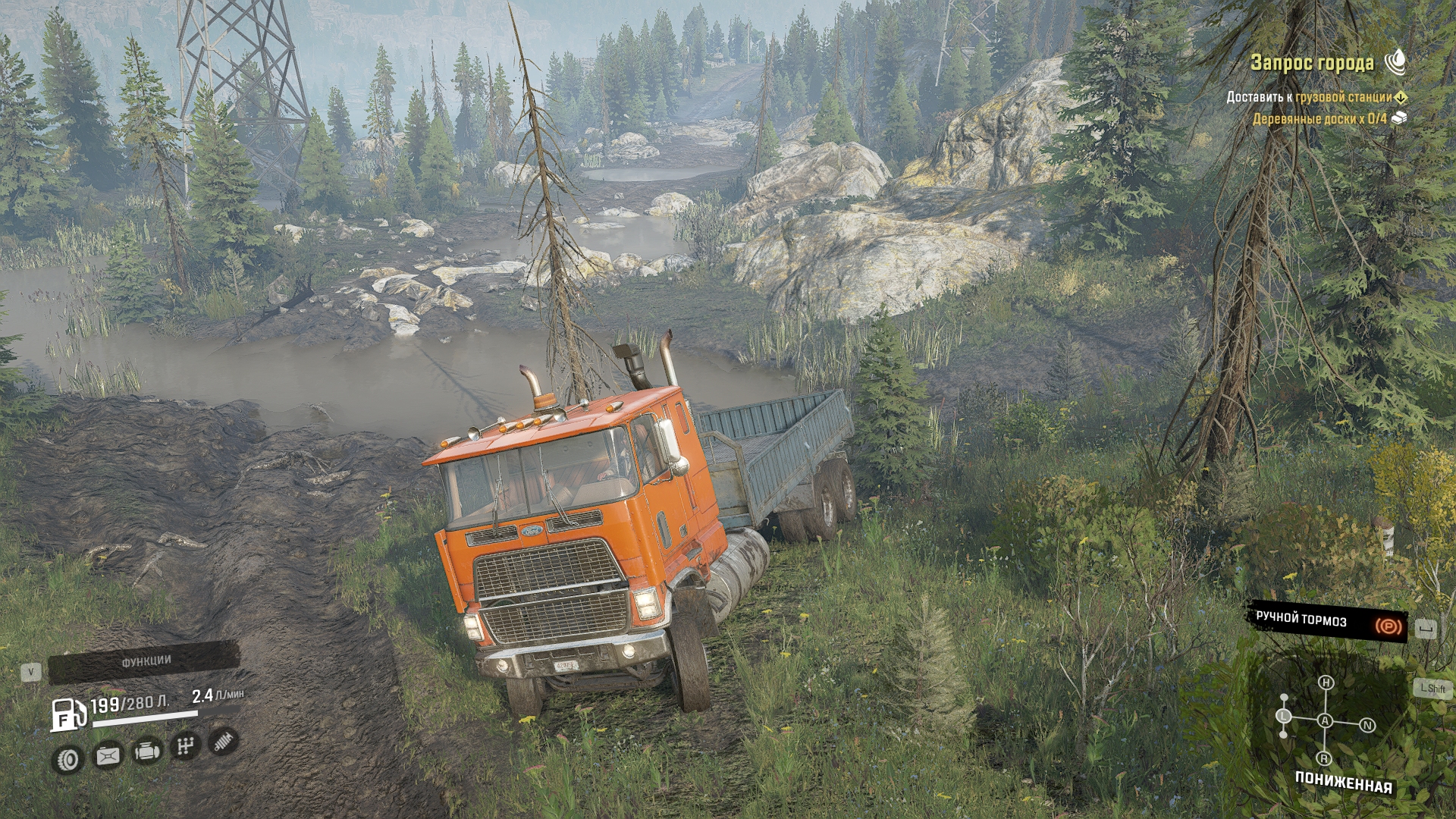Shift to the H high gear
The width and height of the screenshot is (1456, 819).
[x=1326, y=683]
